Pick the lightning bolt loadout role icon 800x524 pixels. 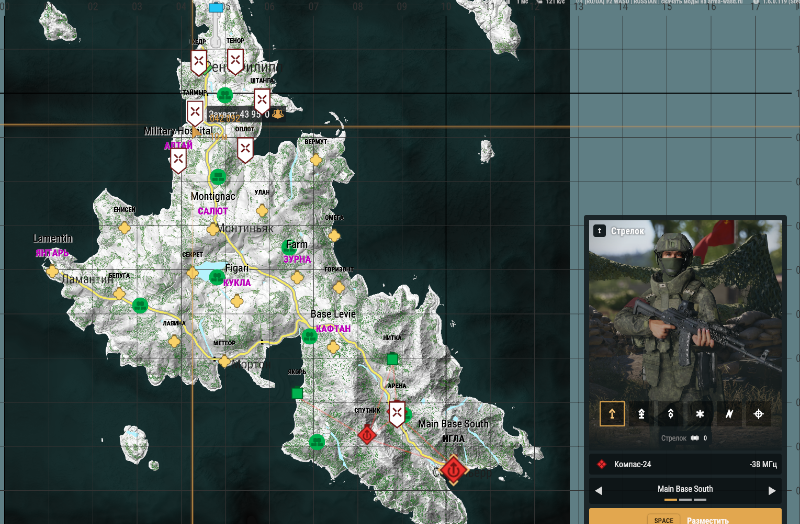[x=729, y=414]
